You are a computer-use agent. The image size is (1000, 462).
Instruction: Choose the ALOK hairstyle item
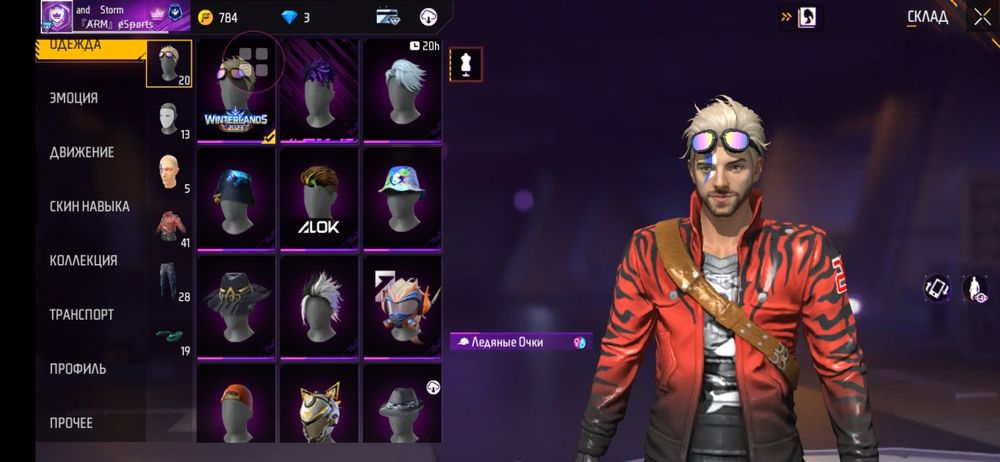(x=320, y=199)
